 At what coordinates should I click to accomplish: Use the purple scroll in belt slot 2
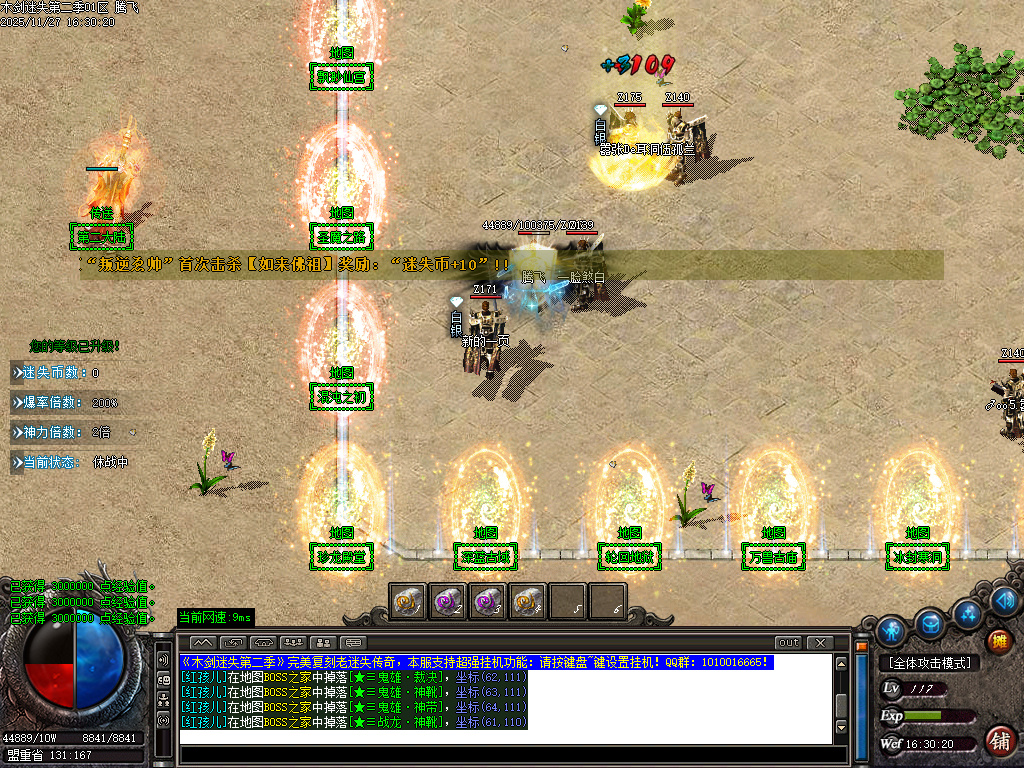tap(448, 602)
